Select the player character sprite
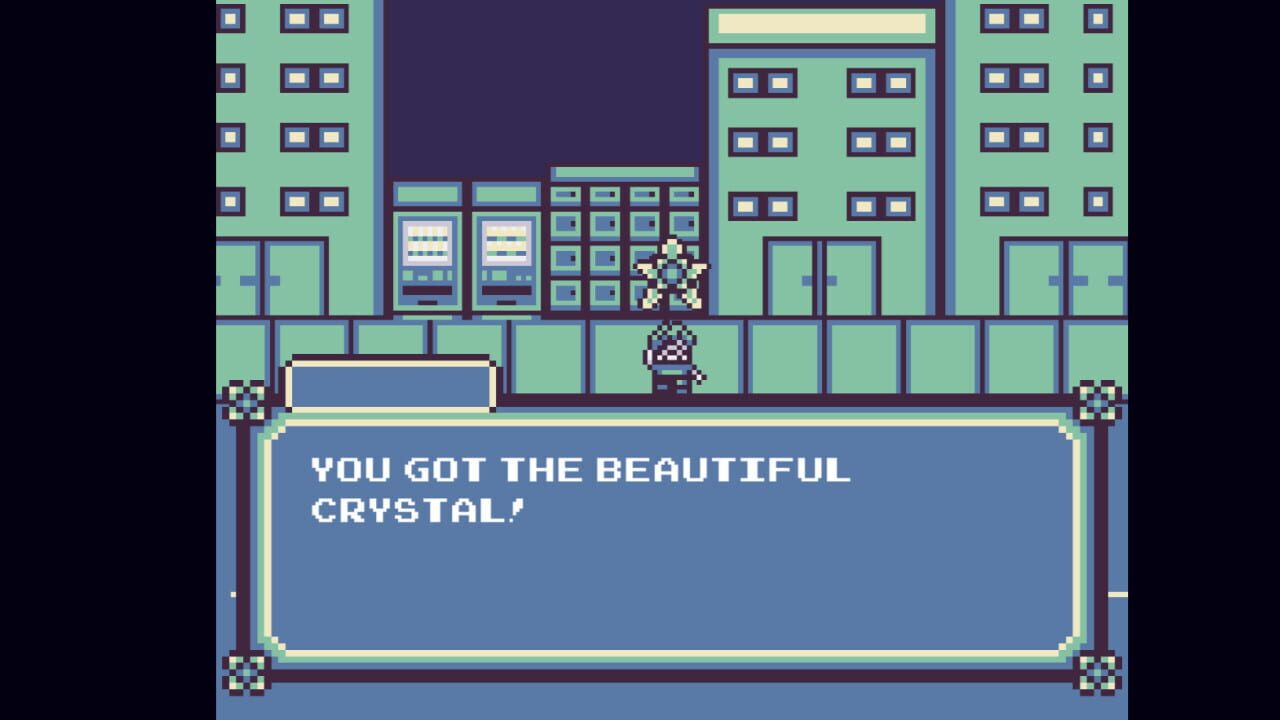 (670, 360)
